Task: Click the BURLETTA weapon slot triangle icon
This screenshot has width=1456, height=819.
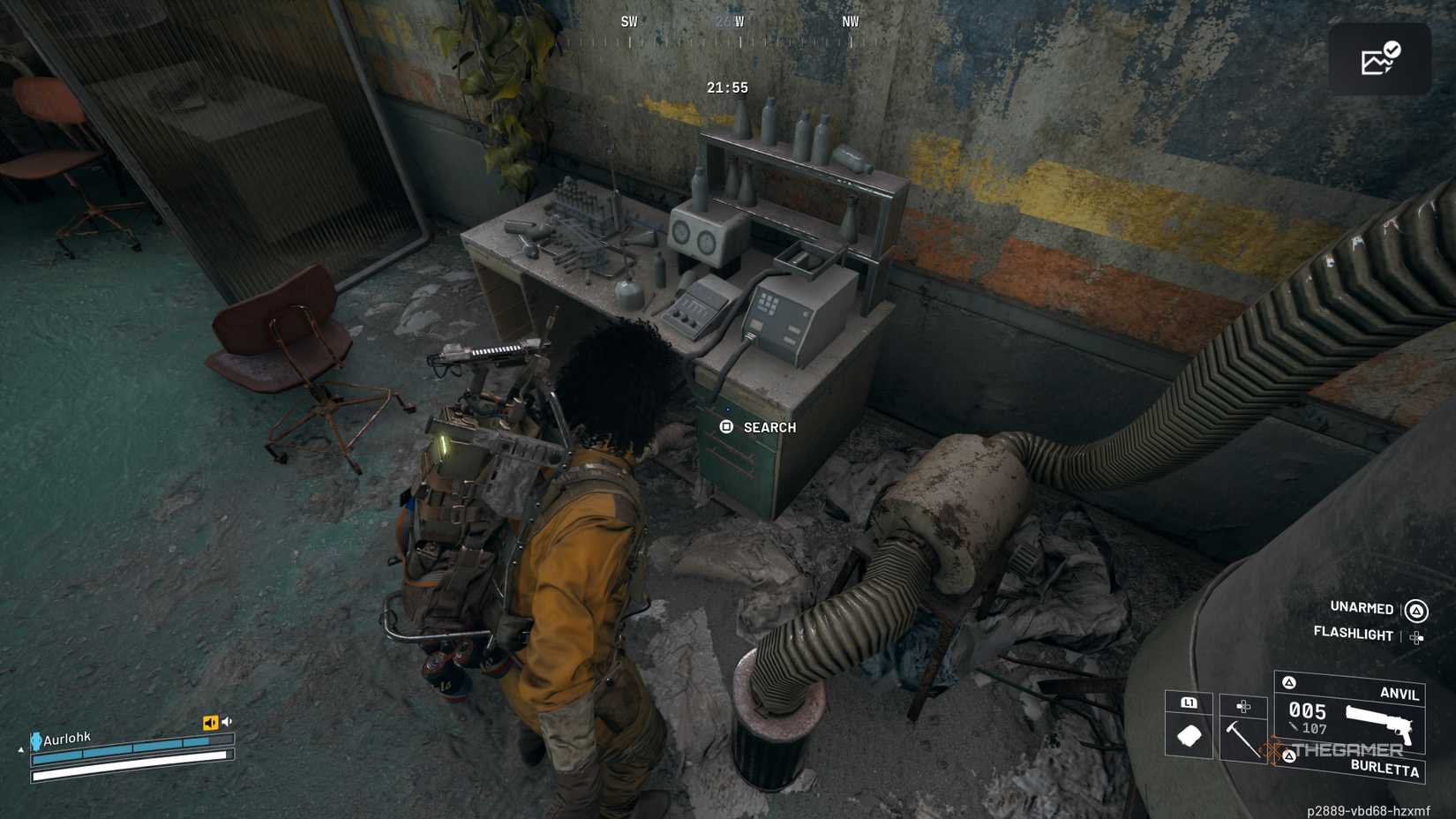Action: coord(1290,755)
